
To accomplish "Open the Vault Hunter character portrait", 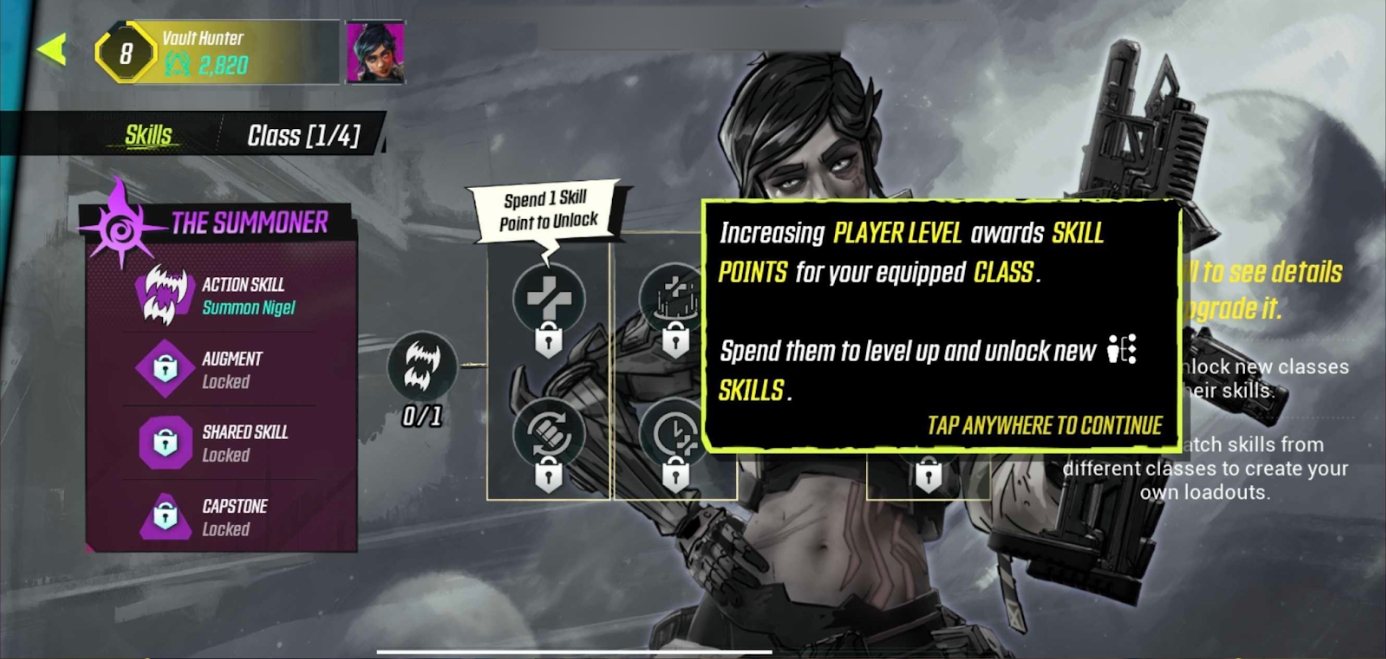I will (x=375, y=51).
